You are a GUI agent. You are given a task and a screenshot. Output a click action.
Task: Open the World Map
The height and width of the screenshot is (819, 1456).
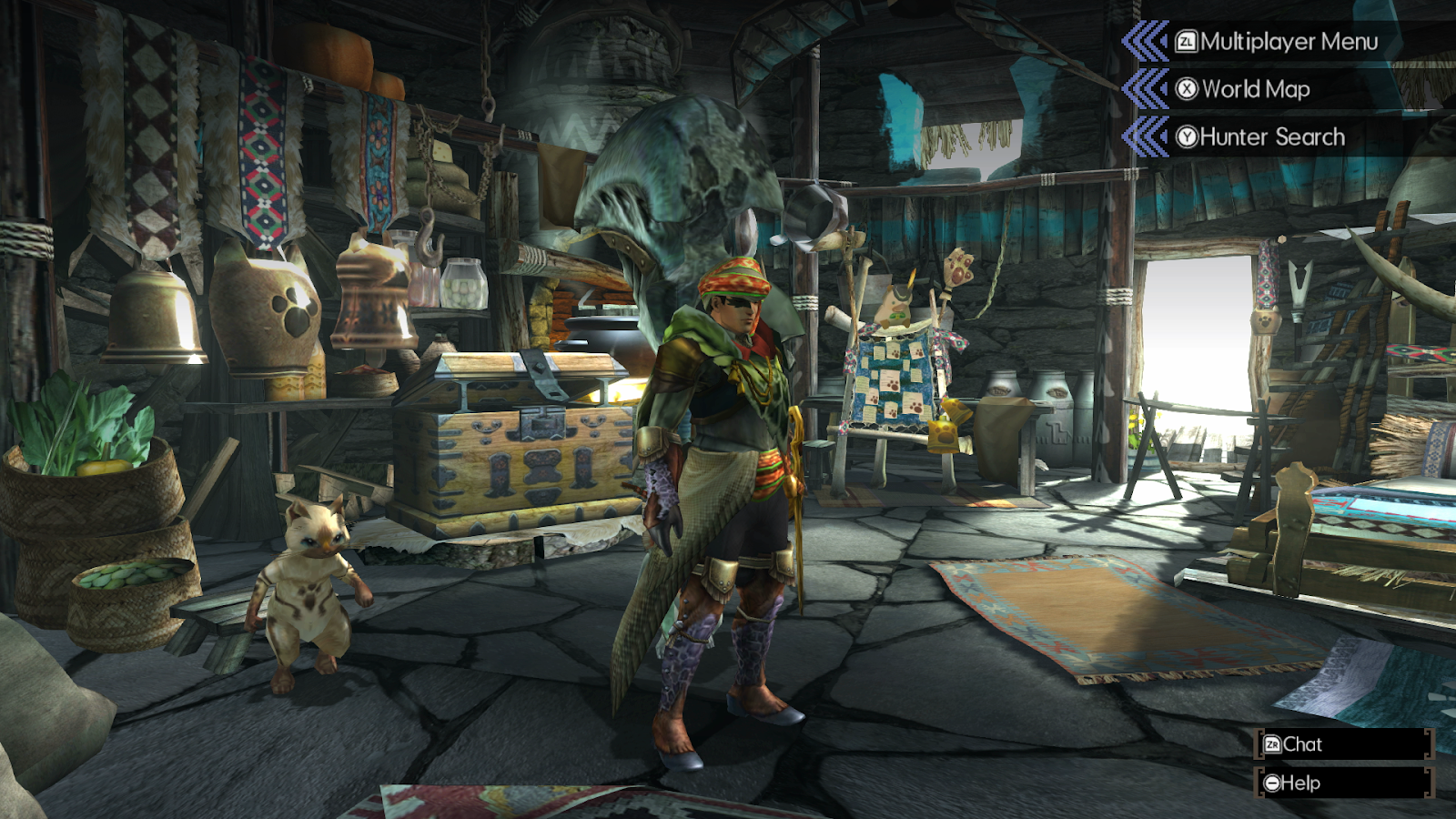point(1256,89)
